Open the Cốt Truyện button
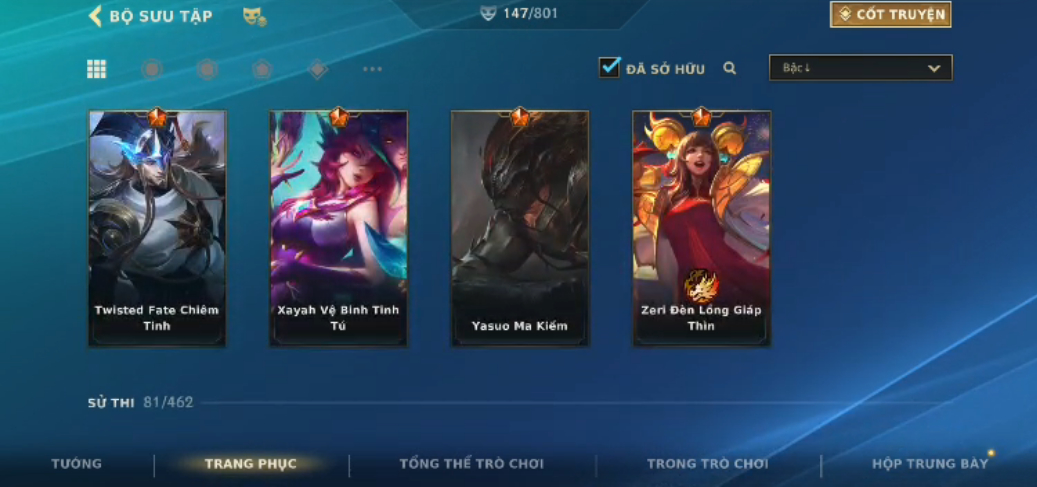 [x=890, y=14]
